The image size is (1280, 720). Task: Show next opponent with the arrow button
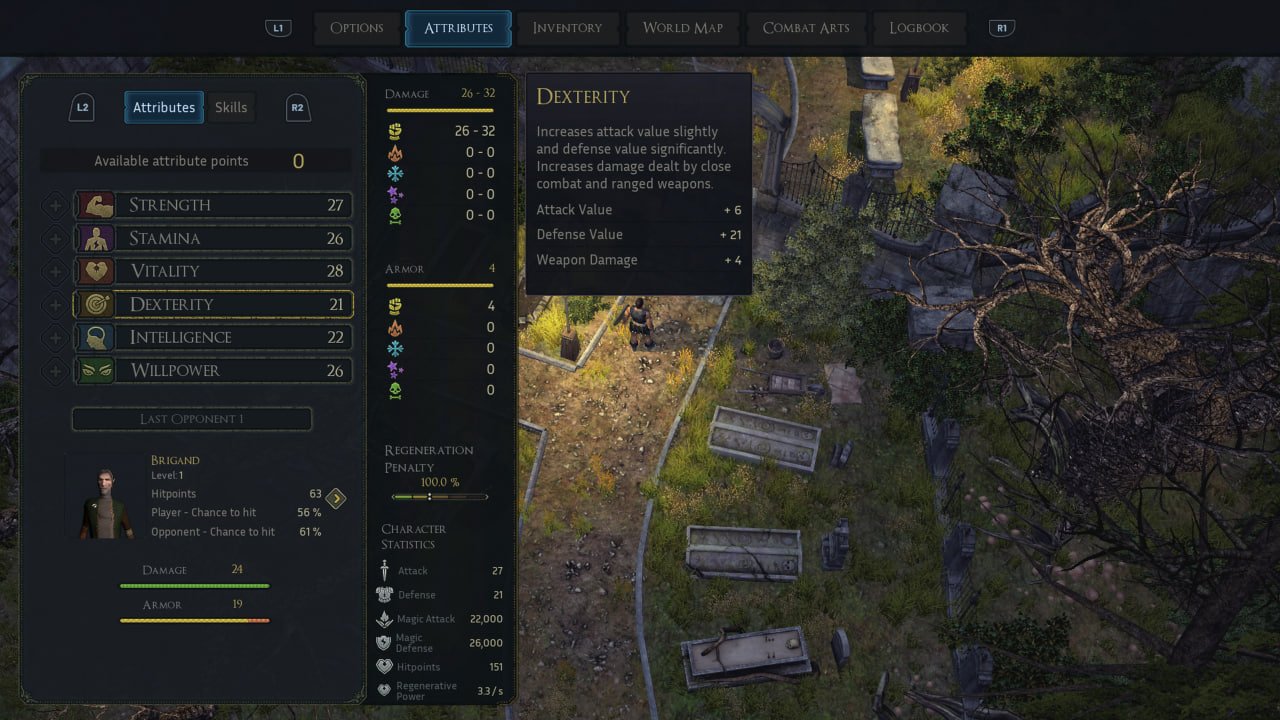coord(336,498)
